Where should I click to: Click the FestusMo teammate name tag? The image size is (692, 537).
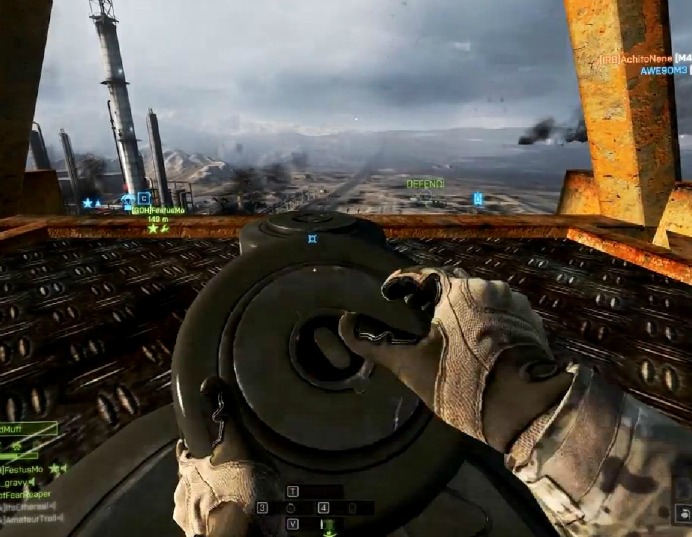point(158,211)
